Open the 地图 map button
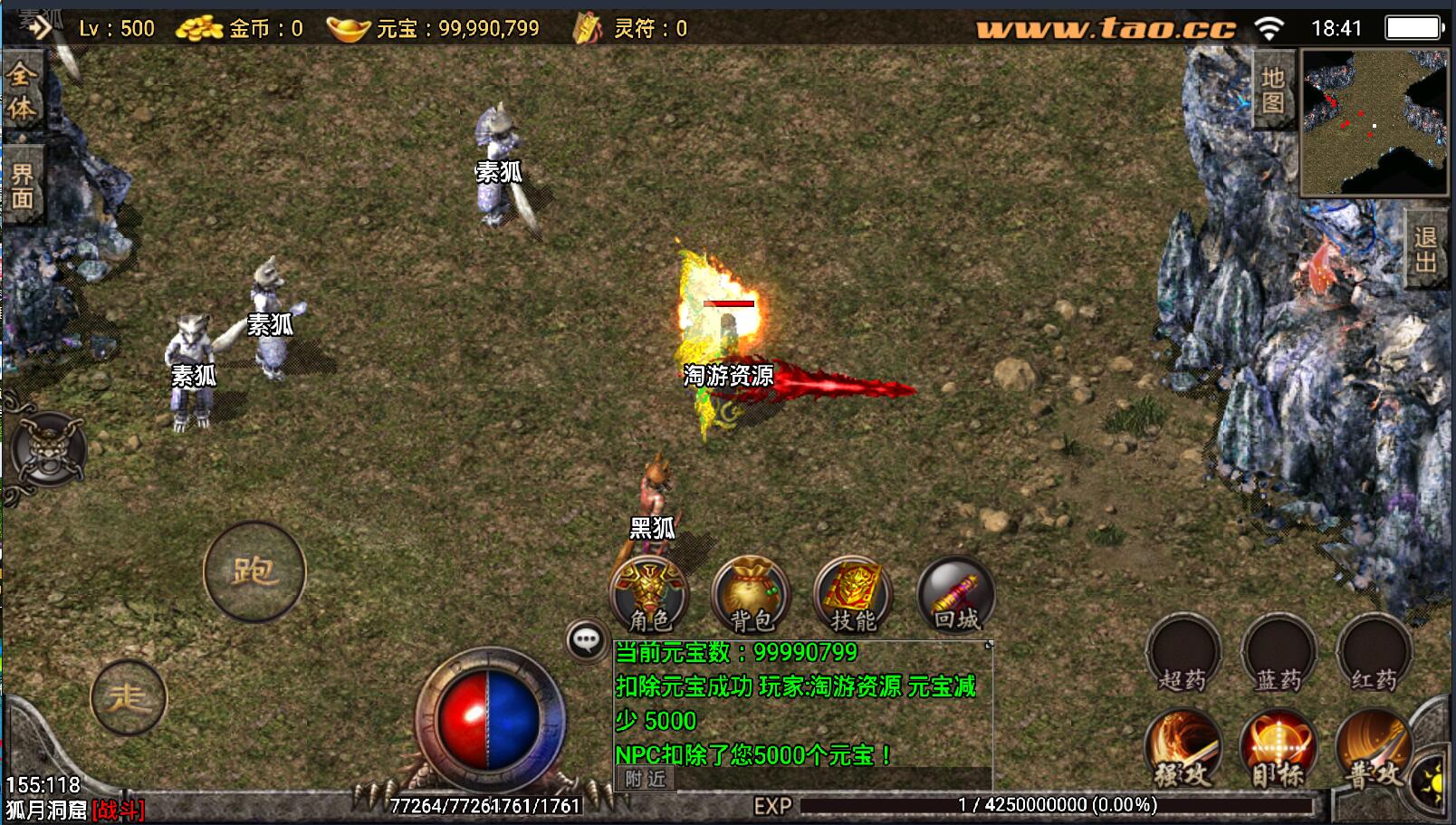 [x=1273, y=89]
